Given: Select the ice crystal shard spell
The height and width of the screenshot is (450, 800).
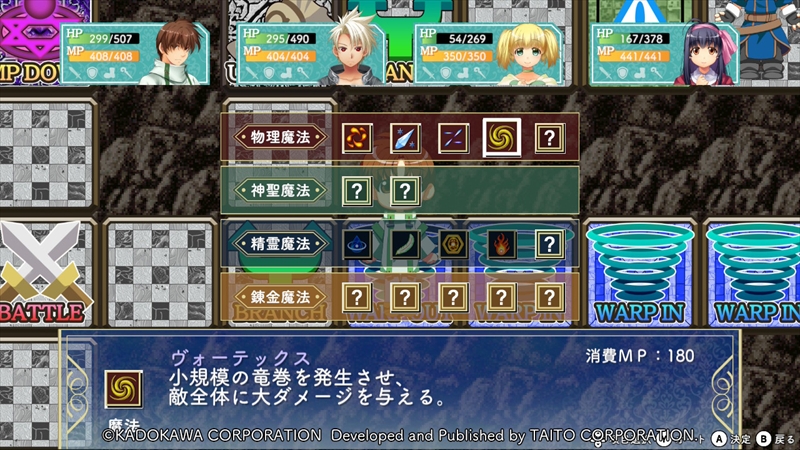Looking at the screenshot, I should pyautogui.click(x=405, y=137).
